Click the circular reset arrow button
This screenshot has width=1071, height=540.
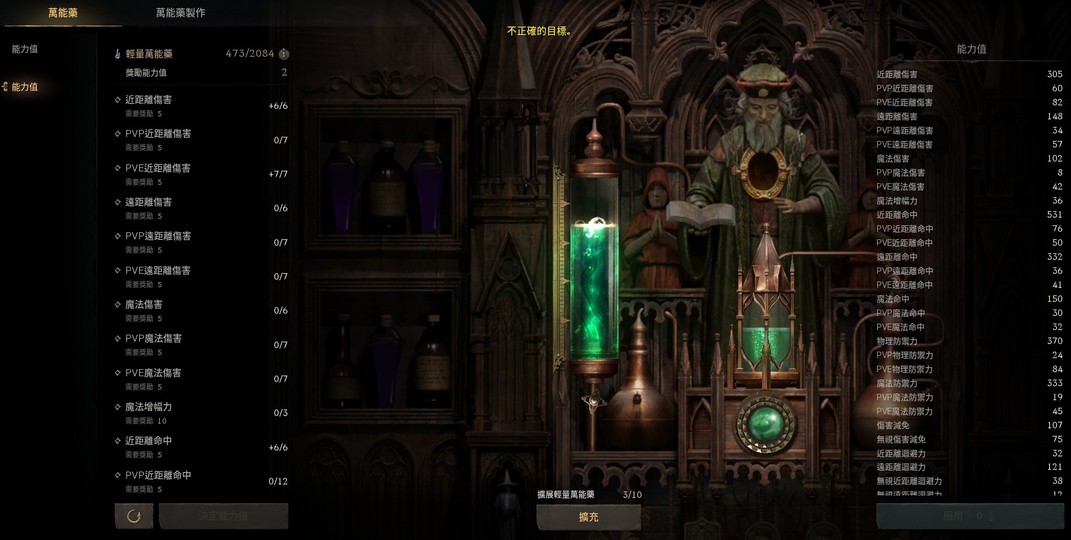(134, 516)
